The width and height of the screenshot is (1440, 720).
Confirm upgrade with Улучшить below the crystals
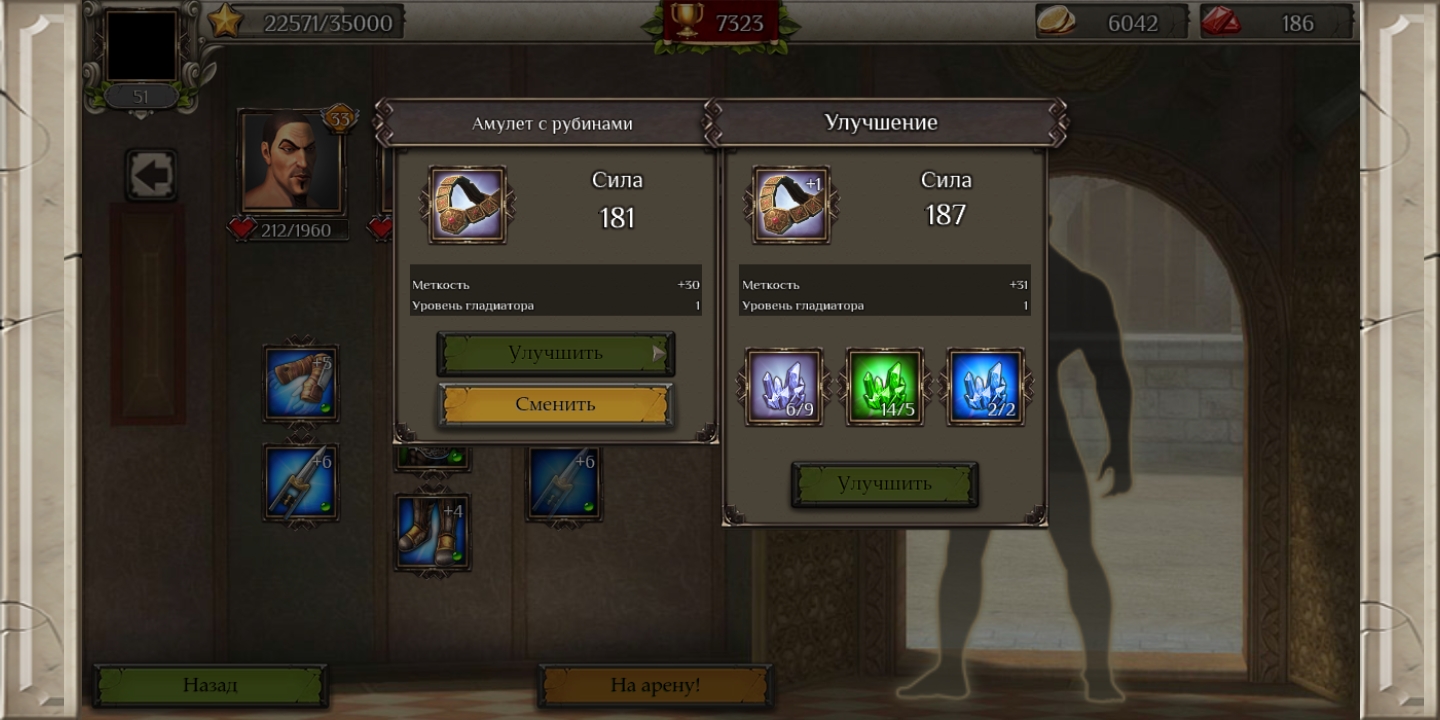[x=884, y=484]
